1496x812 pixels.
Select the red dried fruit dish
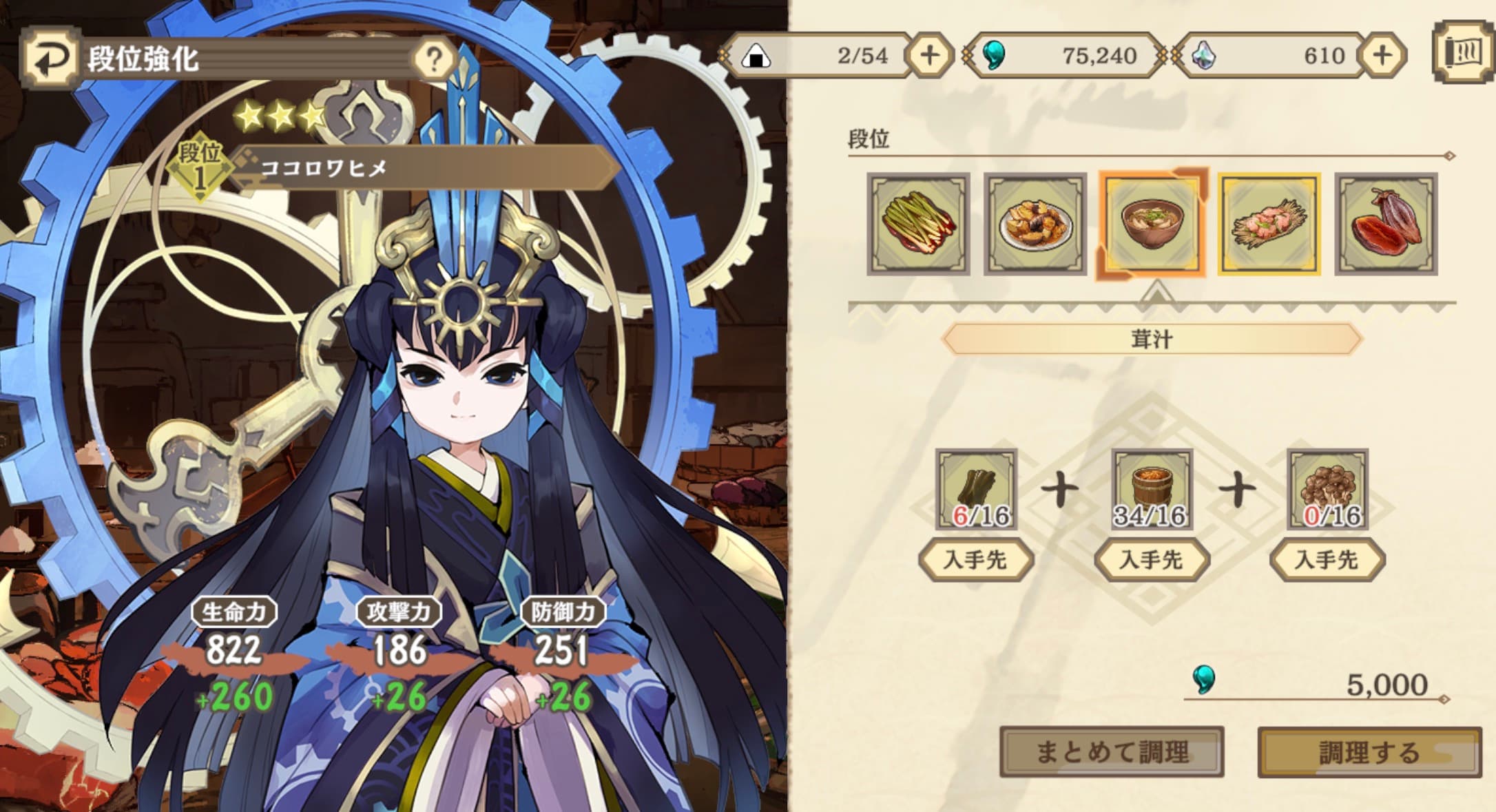[x=1386, y=224]
